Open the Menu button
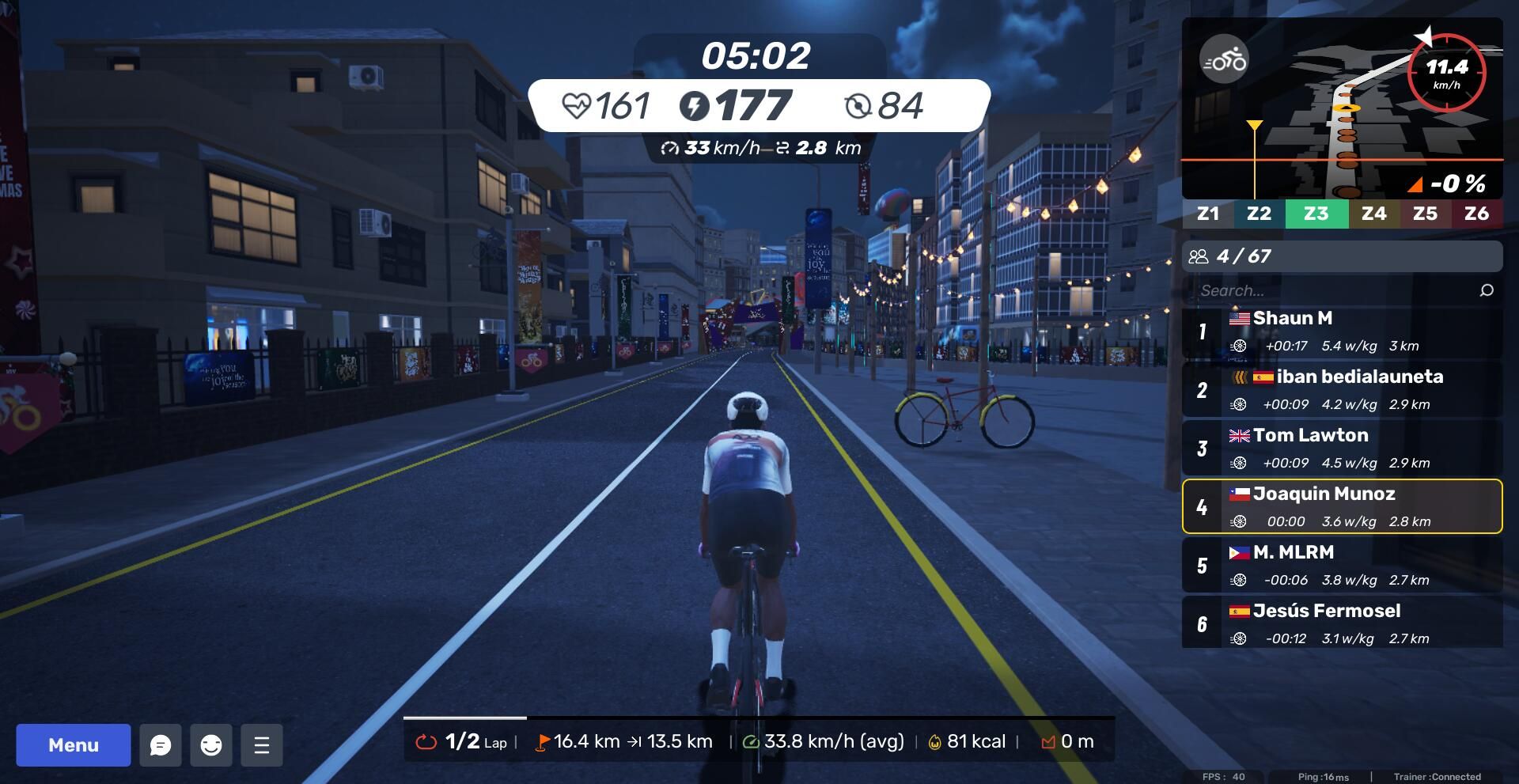The image size is (1519, 784). coord(74,745)
